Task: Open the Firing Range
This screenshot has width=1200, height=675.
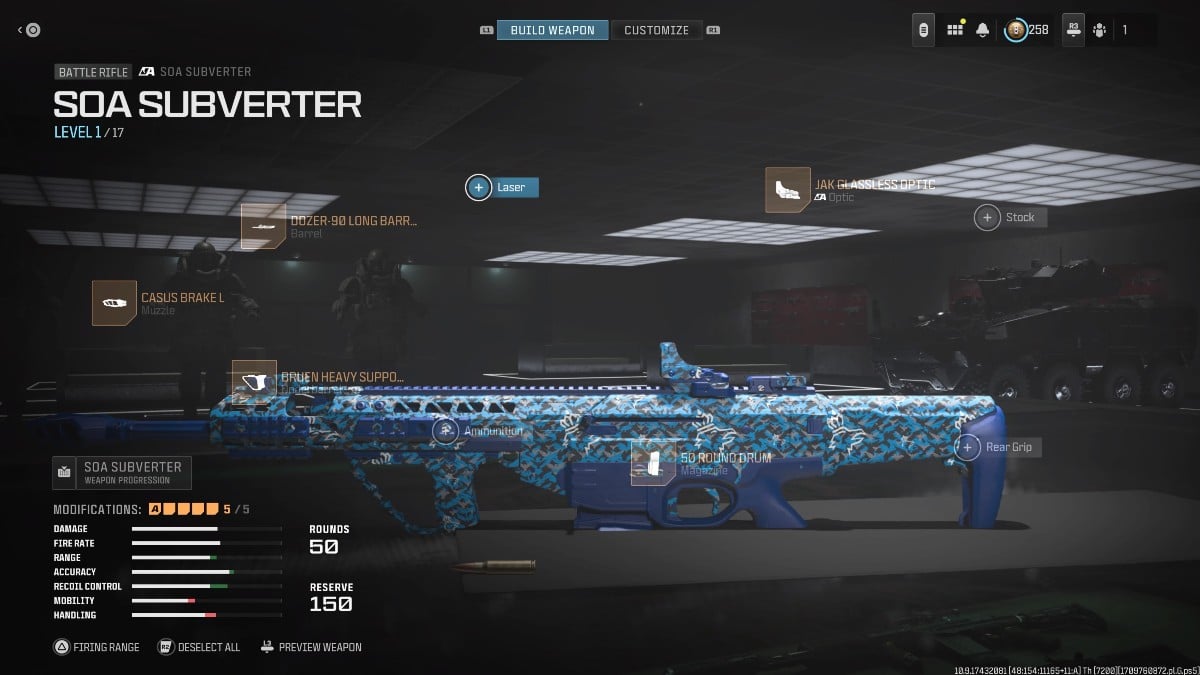Action: pos(97,647)
